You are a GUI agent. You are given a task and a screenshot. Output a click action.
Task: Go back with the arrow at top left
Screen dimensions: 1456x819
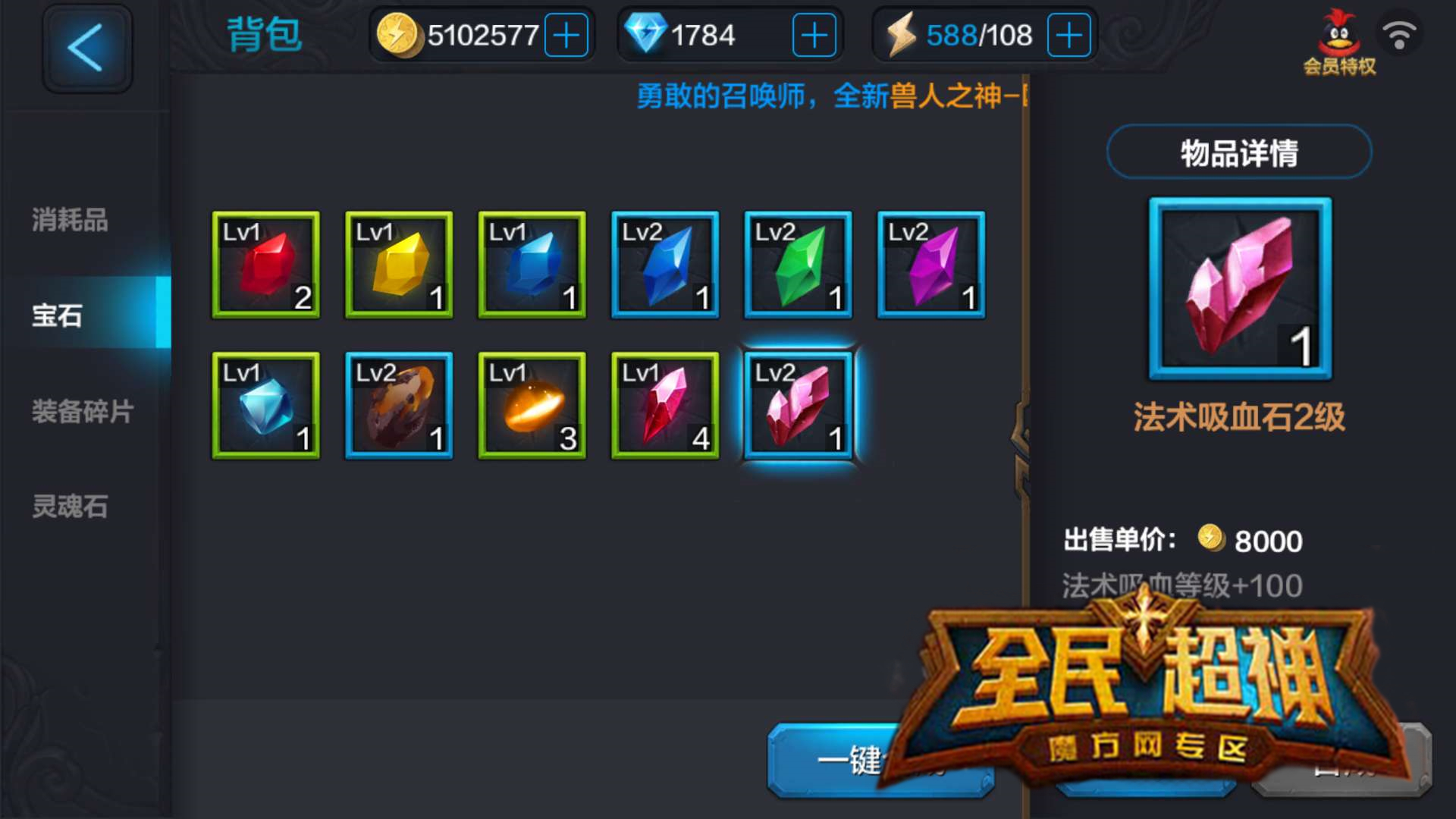tap(86, 49)
